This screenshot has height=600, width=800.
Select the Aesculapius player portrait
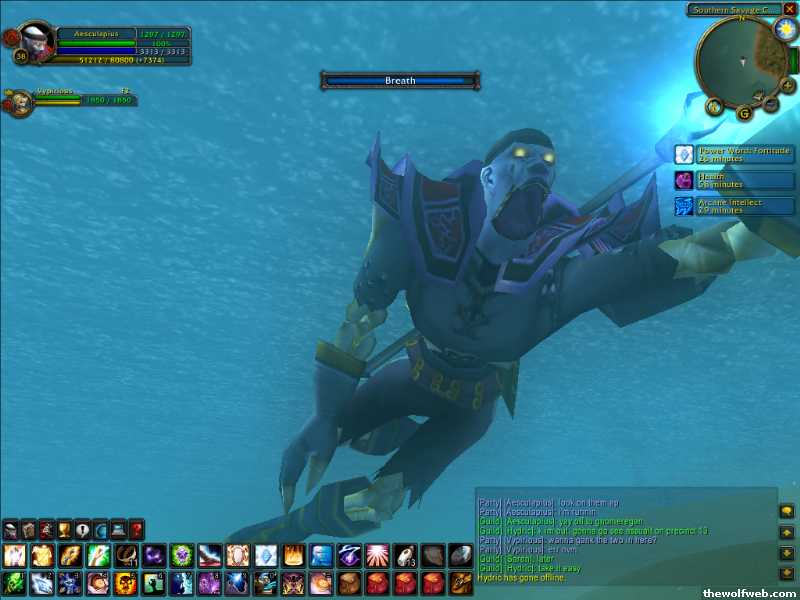tap(37, 41)
